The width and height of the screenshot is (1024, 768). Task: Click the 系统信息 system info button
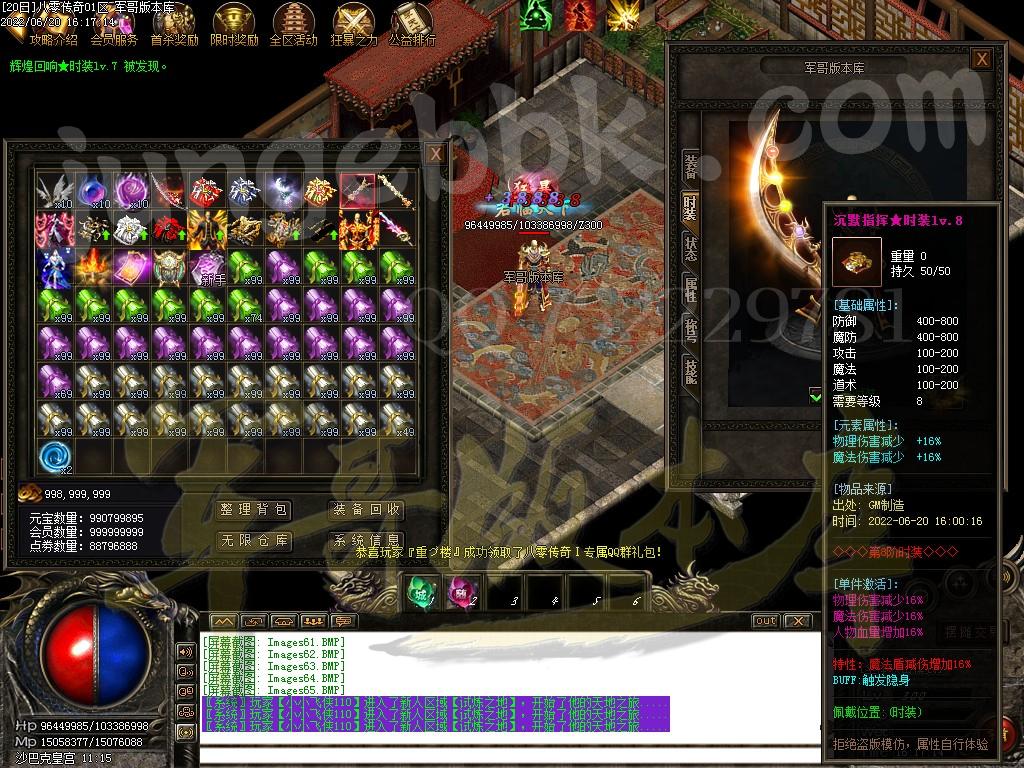[x=366, y=541]
